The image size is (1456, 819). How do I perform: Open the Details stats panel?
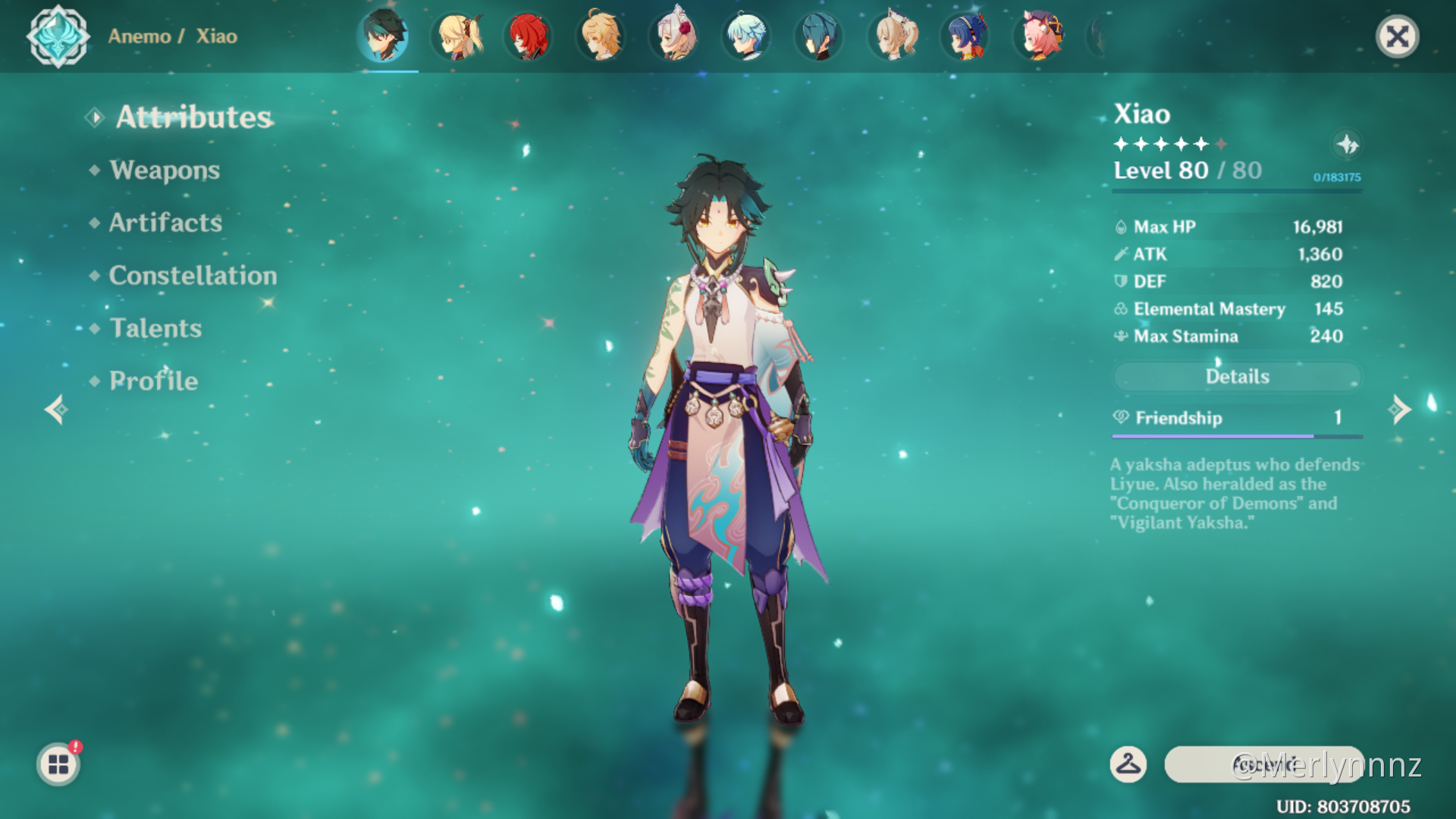pos(1237,377)
